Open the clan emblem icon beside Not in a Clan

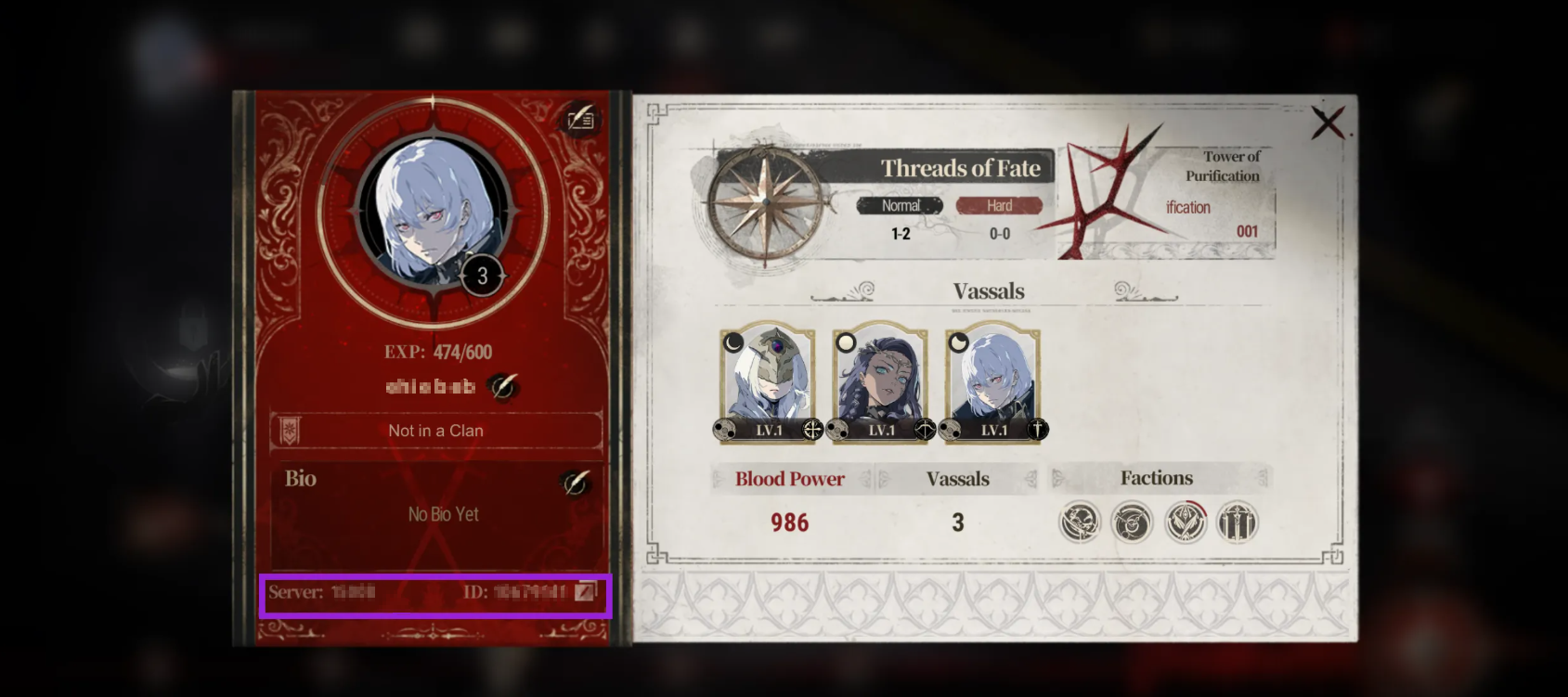291,429
